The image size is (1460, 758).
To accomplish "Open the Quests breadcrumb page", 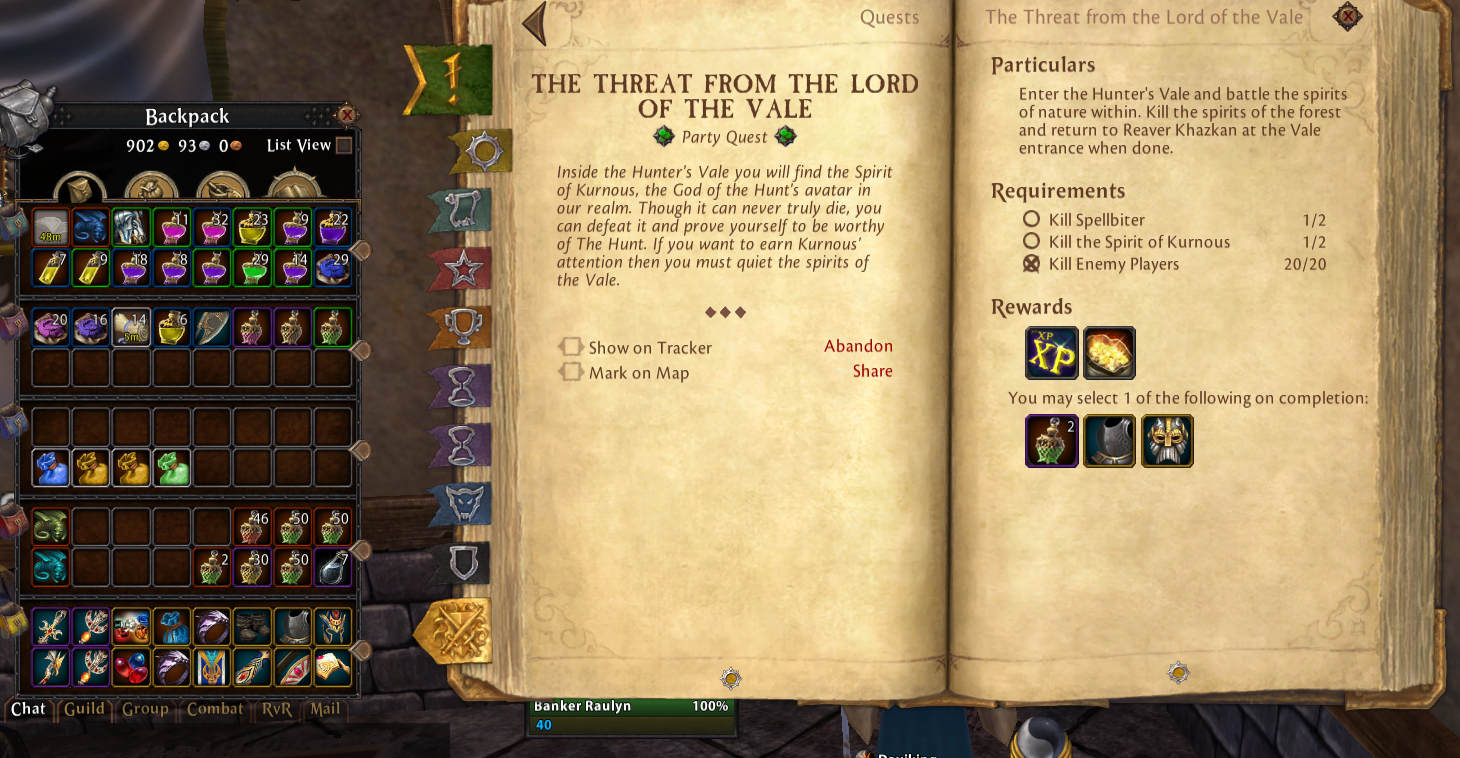I will (889, 17).
